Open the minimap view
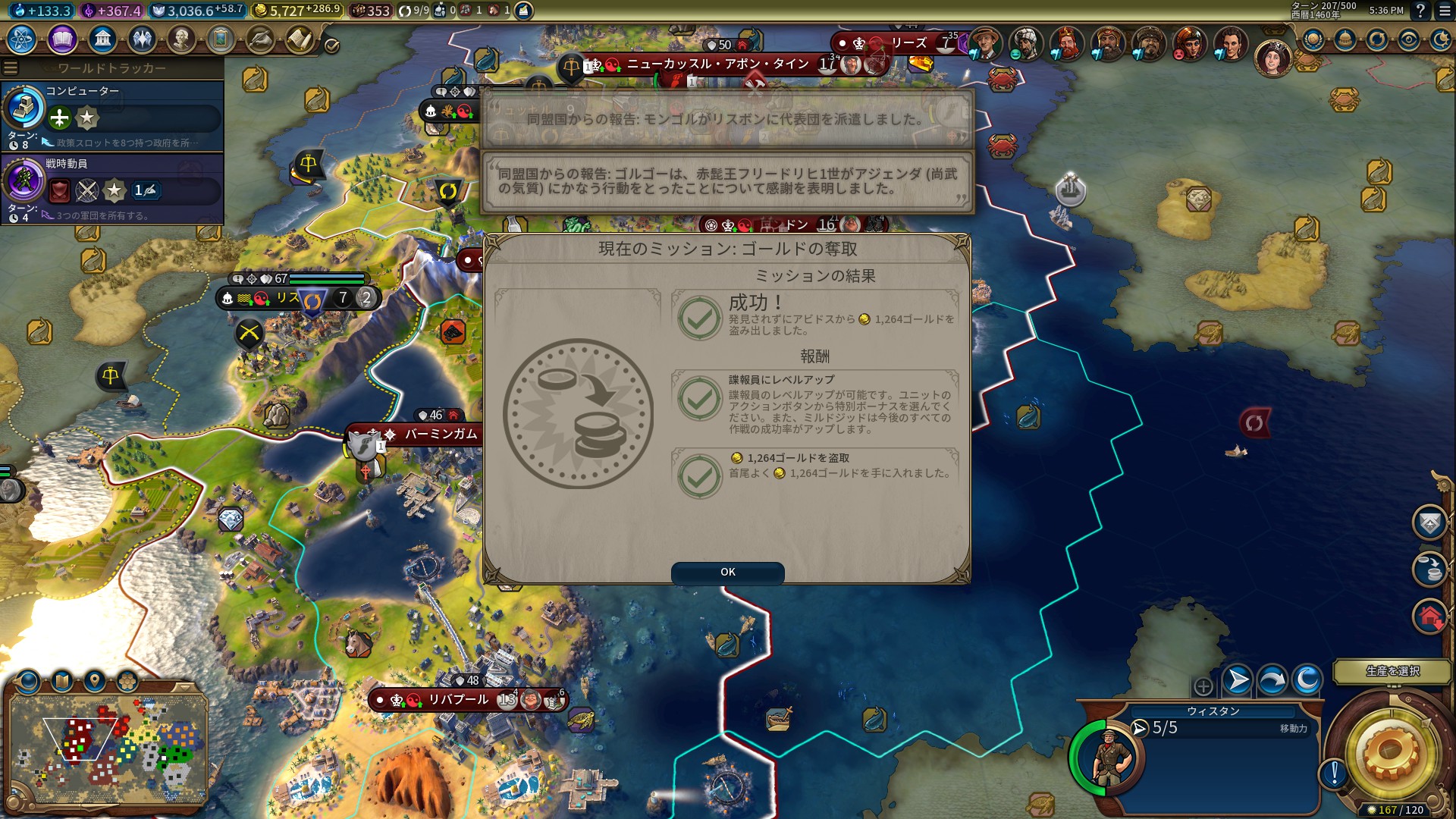1456x819 pixels. click(108, 748)
